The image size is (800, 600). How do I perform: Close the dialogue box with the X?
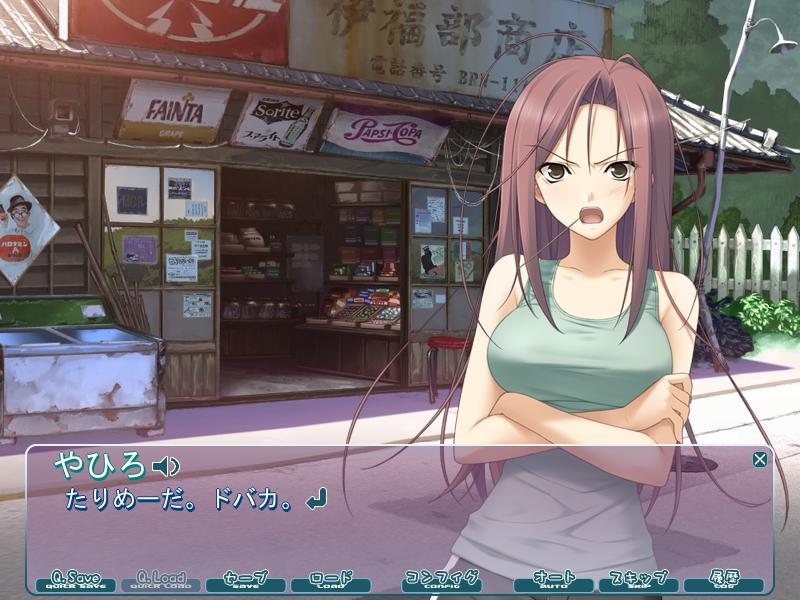[x=760, y=459]
